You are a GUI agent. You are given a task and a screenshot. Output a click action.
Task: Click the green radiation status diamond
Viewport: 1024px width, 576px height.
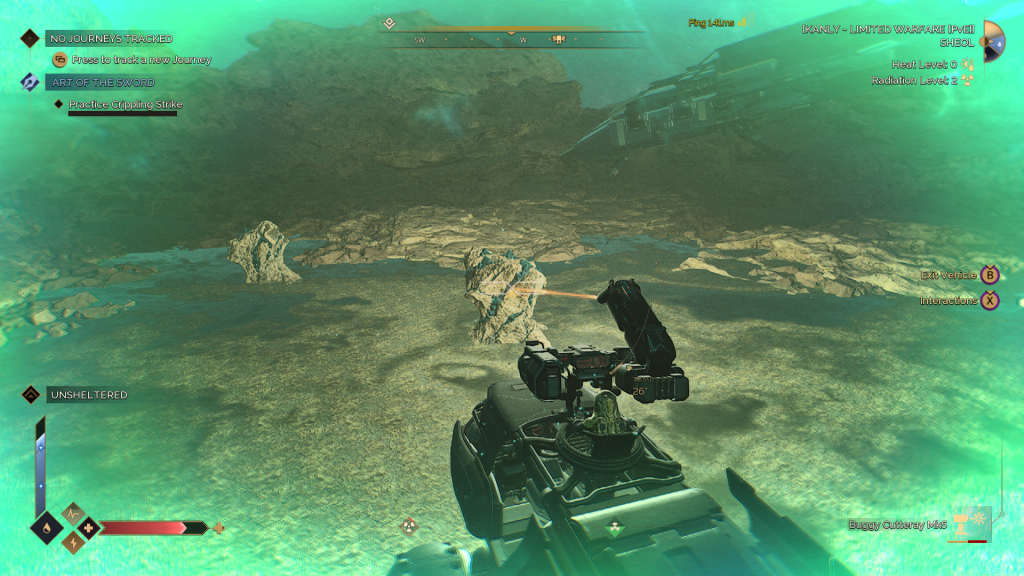[x=614, y=527]
